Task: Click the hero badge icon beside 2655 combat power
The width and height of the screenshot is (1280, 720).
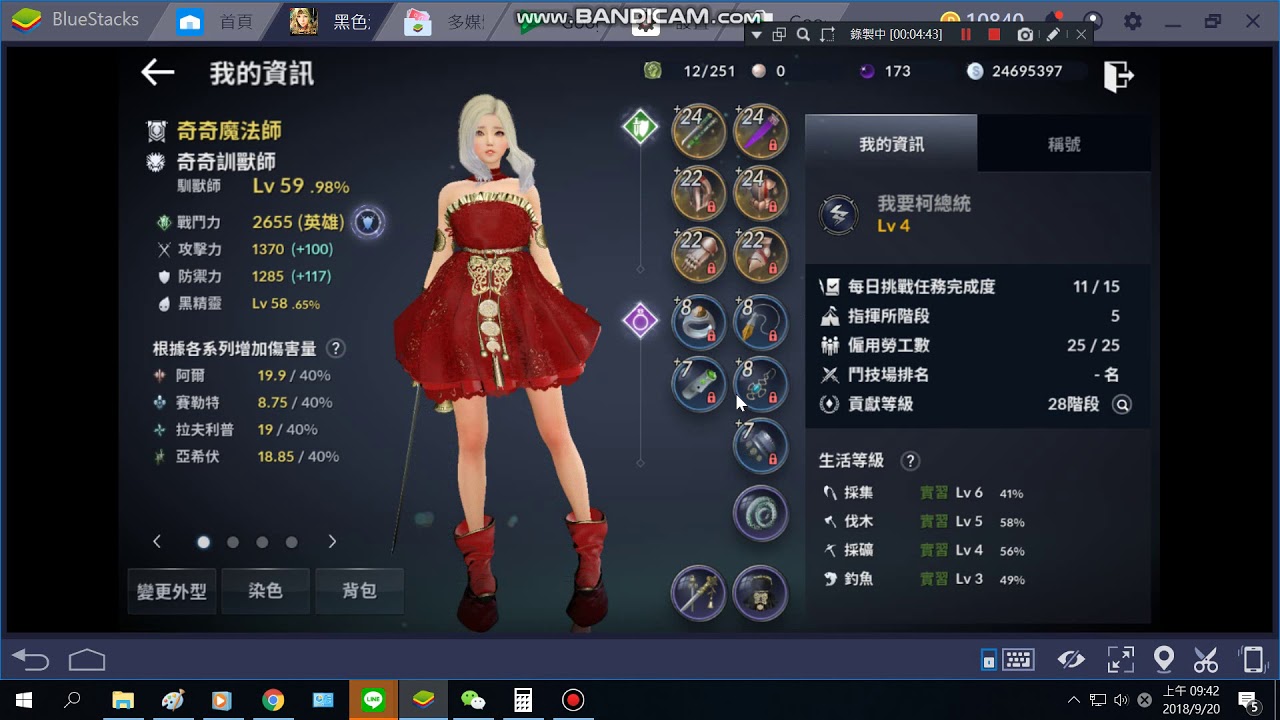Action: tap(369, 222)
